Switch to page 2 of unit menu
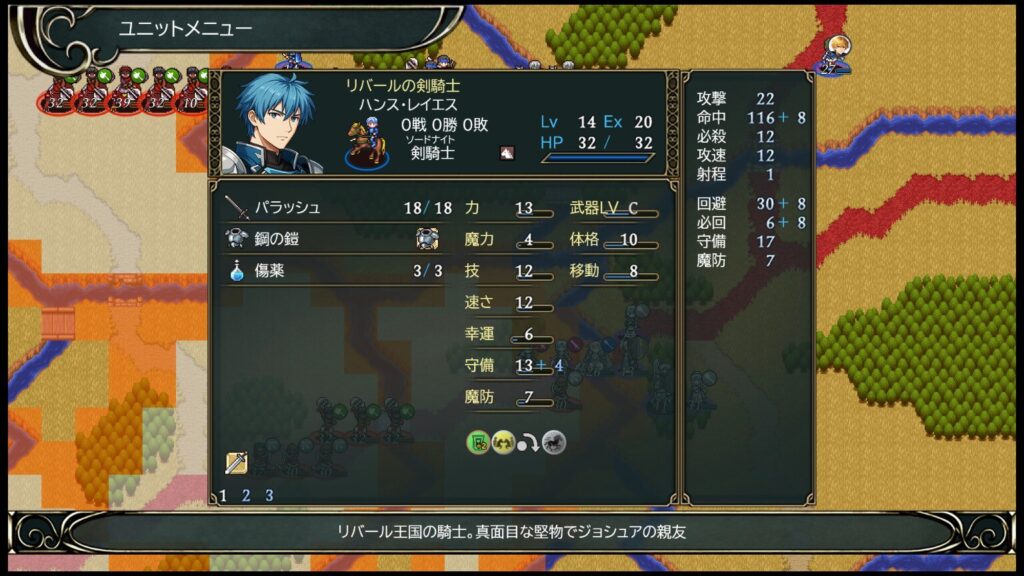This screenshot has width=1024, height=576. tap(246, 495)
